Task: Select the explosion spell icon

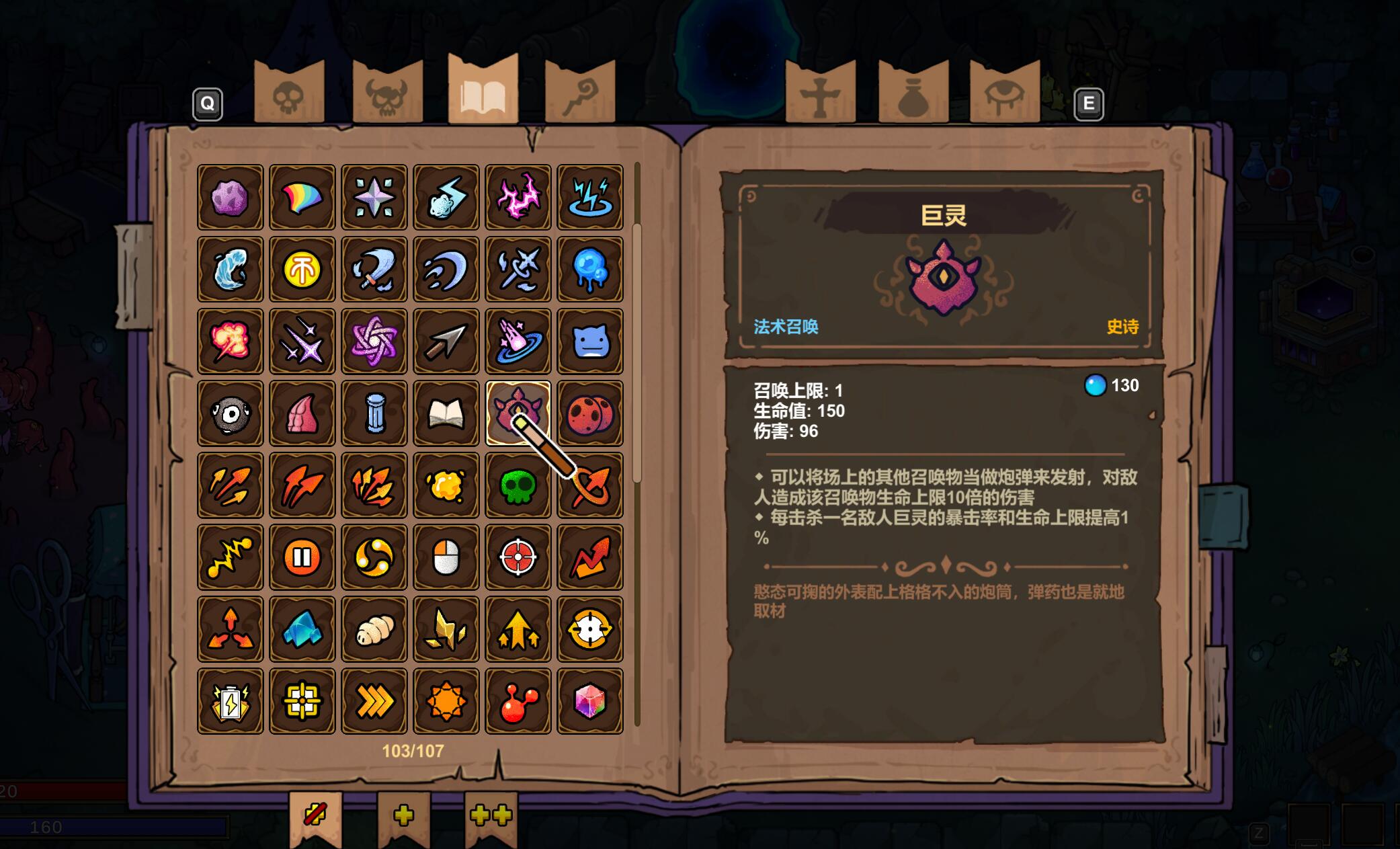Action: 230,340
